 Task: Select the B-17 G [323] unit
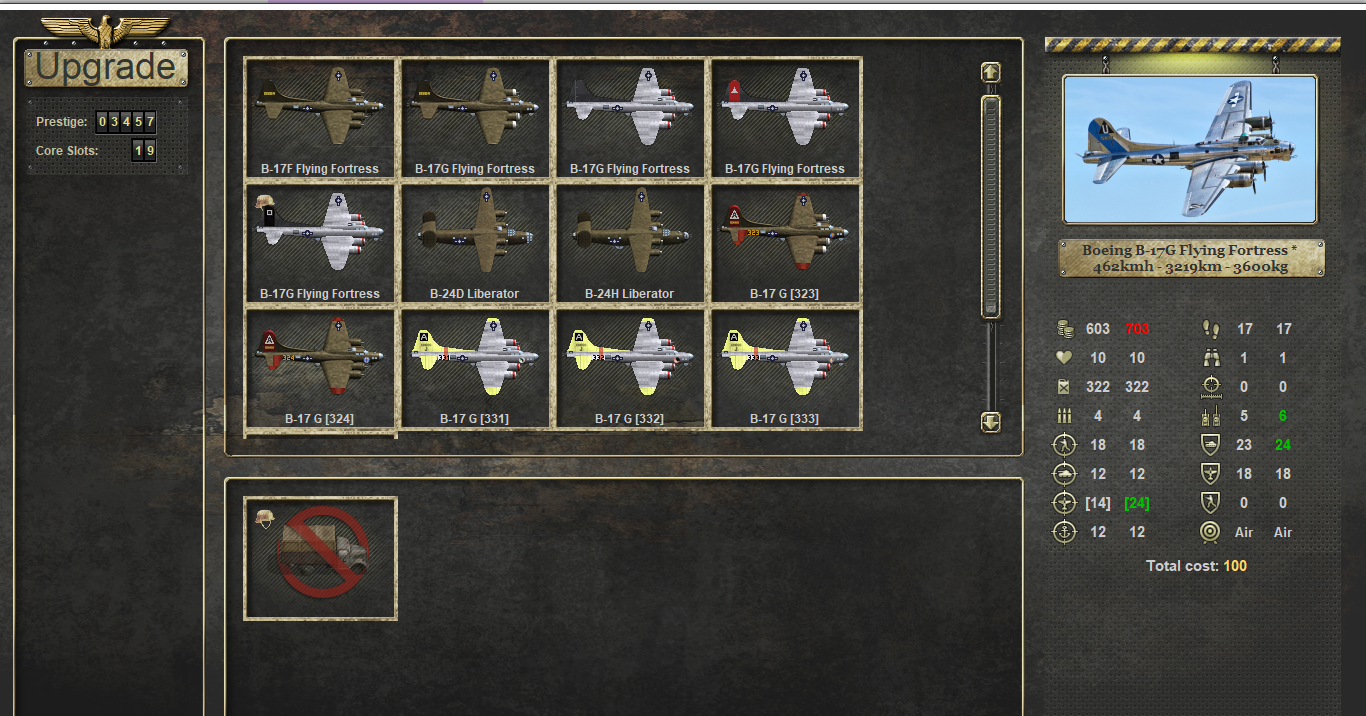(x=785, y=242)
